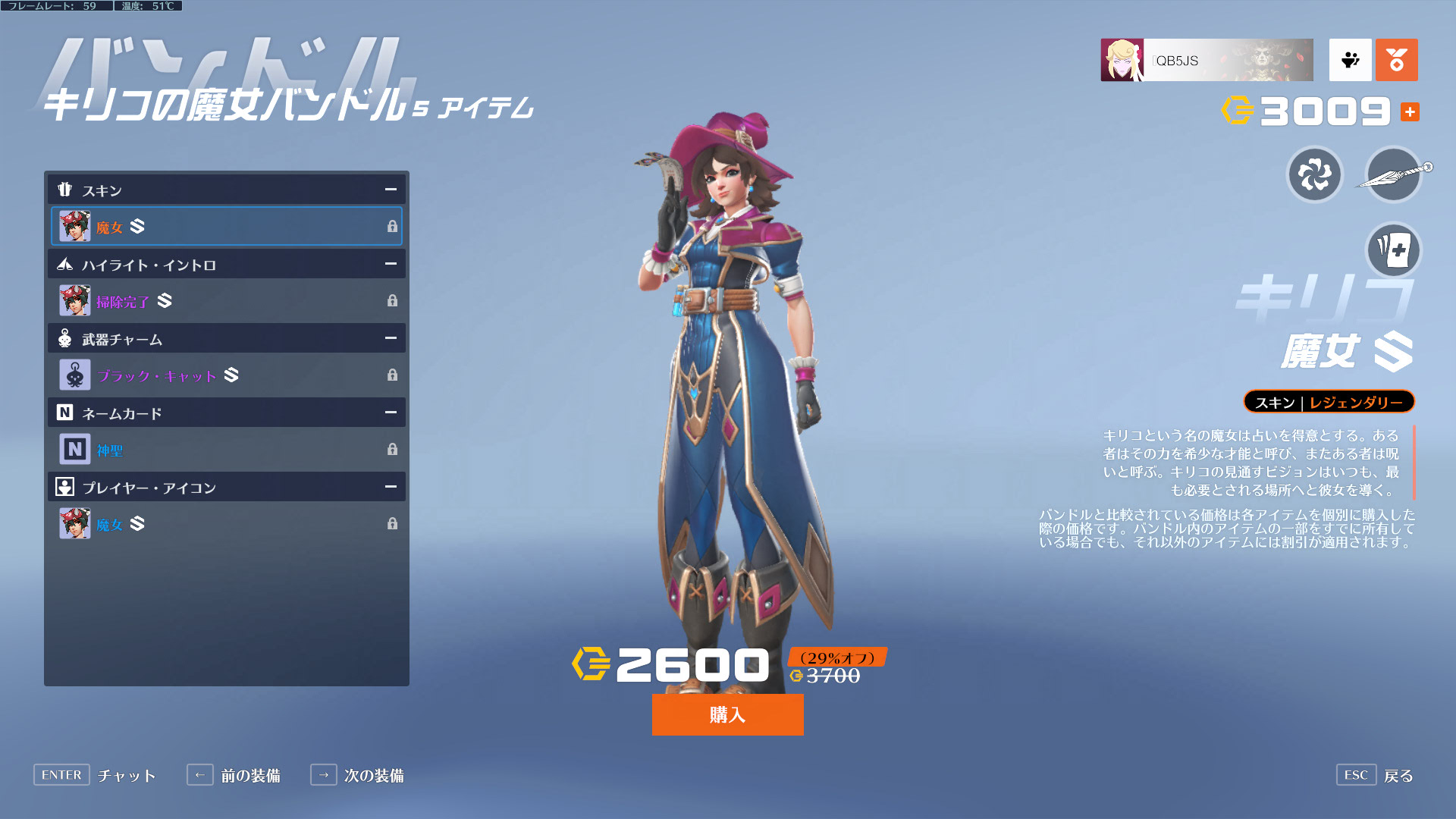Image resolution: width=1456 pixels, height=819 pixels.
Task: Collapse the スキン category header
Action: coord(391,190)
